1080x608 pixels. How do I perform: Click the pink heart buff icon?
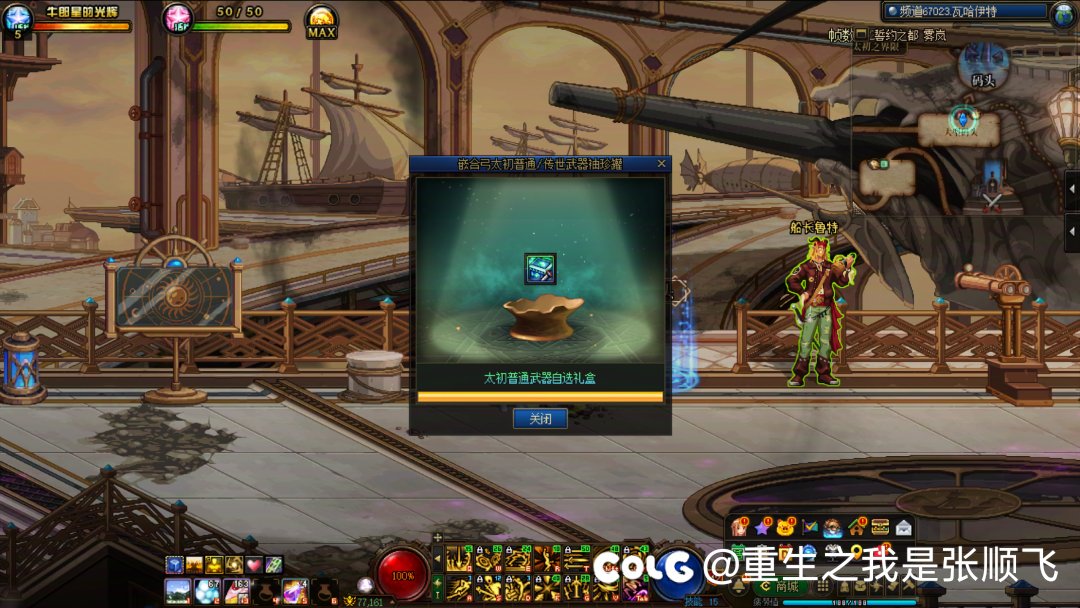click(x=254, y=565)
